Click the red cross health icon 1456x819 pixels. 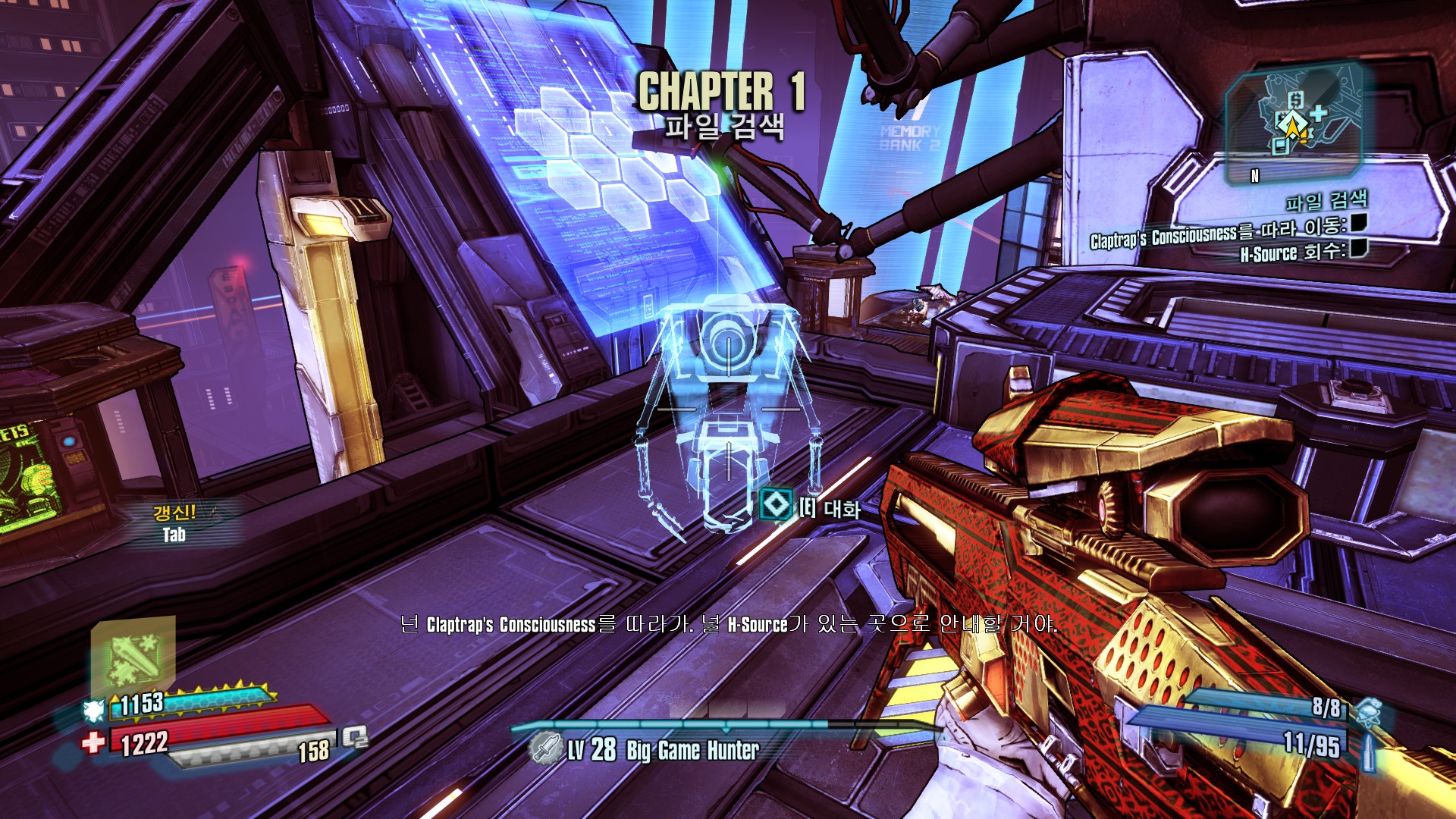click(93, 742)
